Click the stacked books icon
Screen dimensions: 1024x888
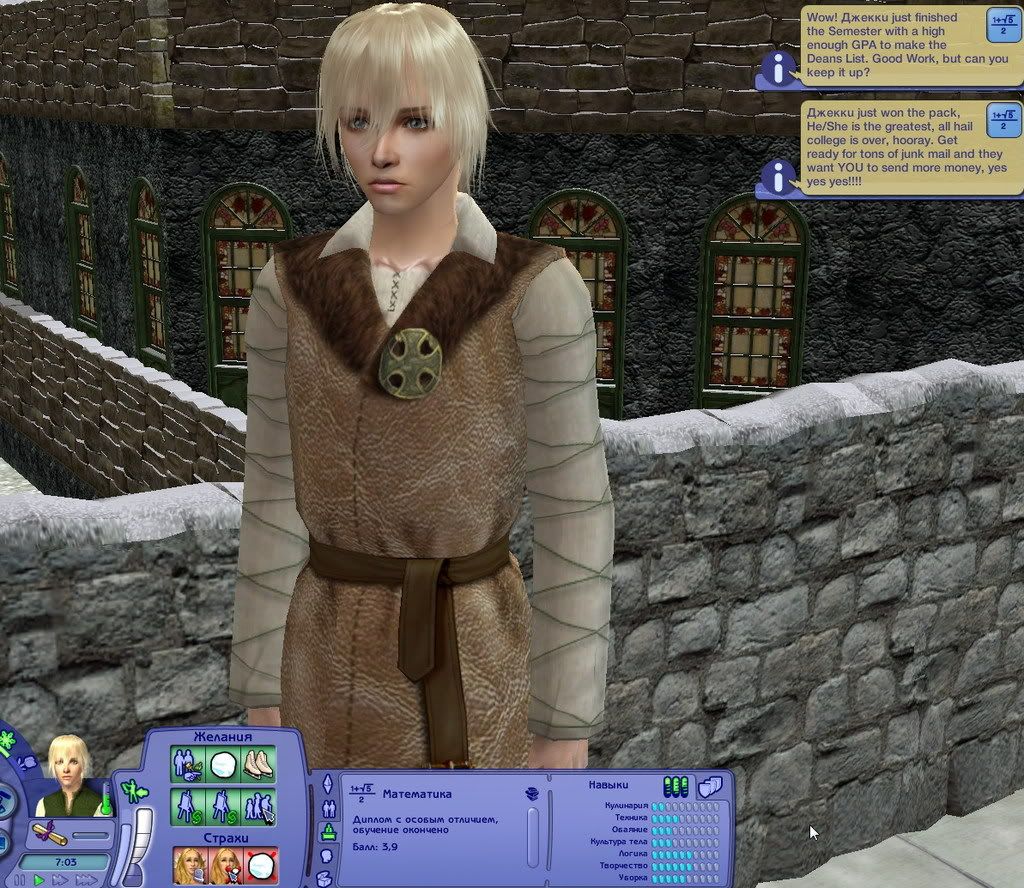[x=533, y=793]
